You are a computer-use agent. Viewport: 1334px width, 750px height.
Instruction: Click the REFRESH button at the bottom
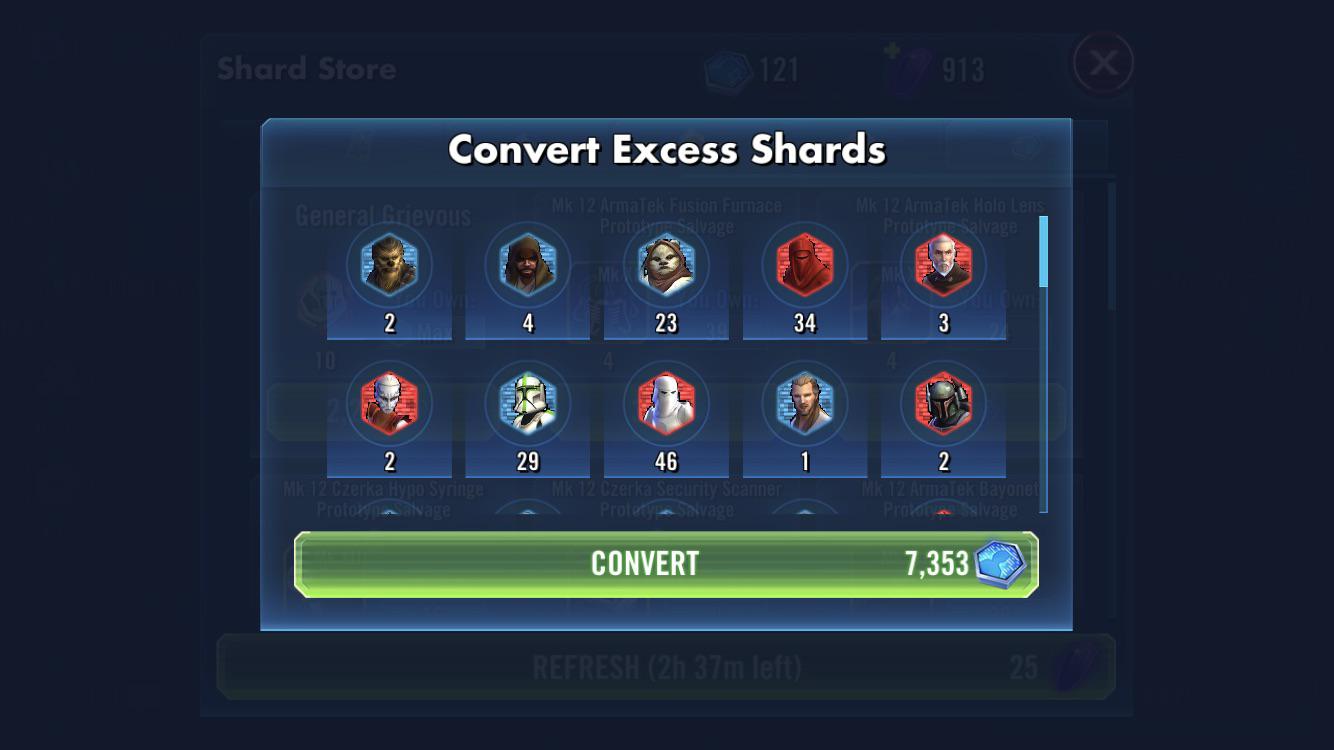[x=667, y=665]
